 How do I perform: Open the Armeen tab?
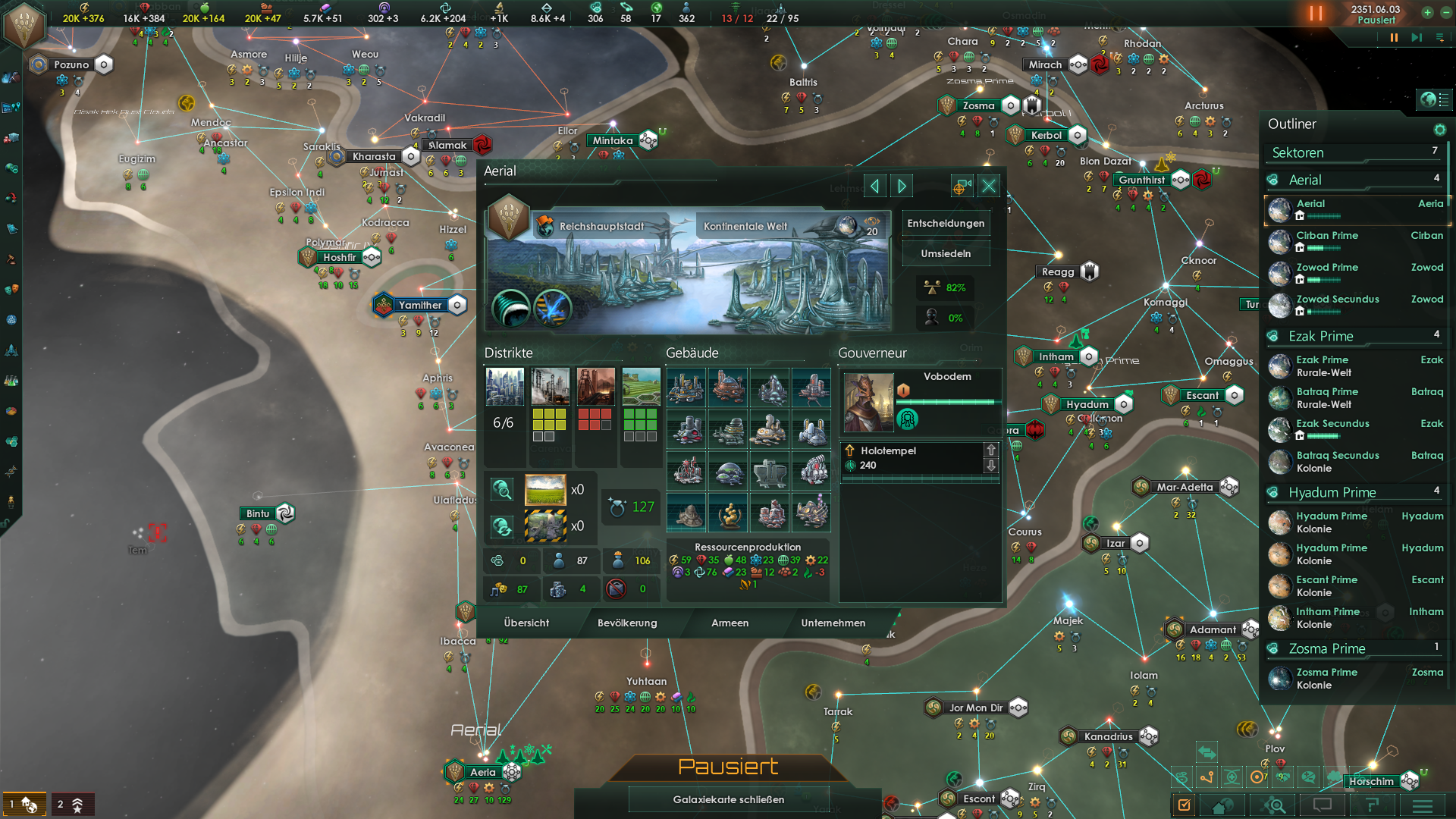tap(730, 623)
